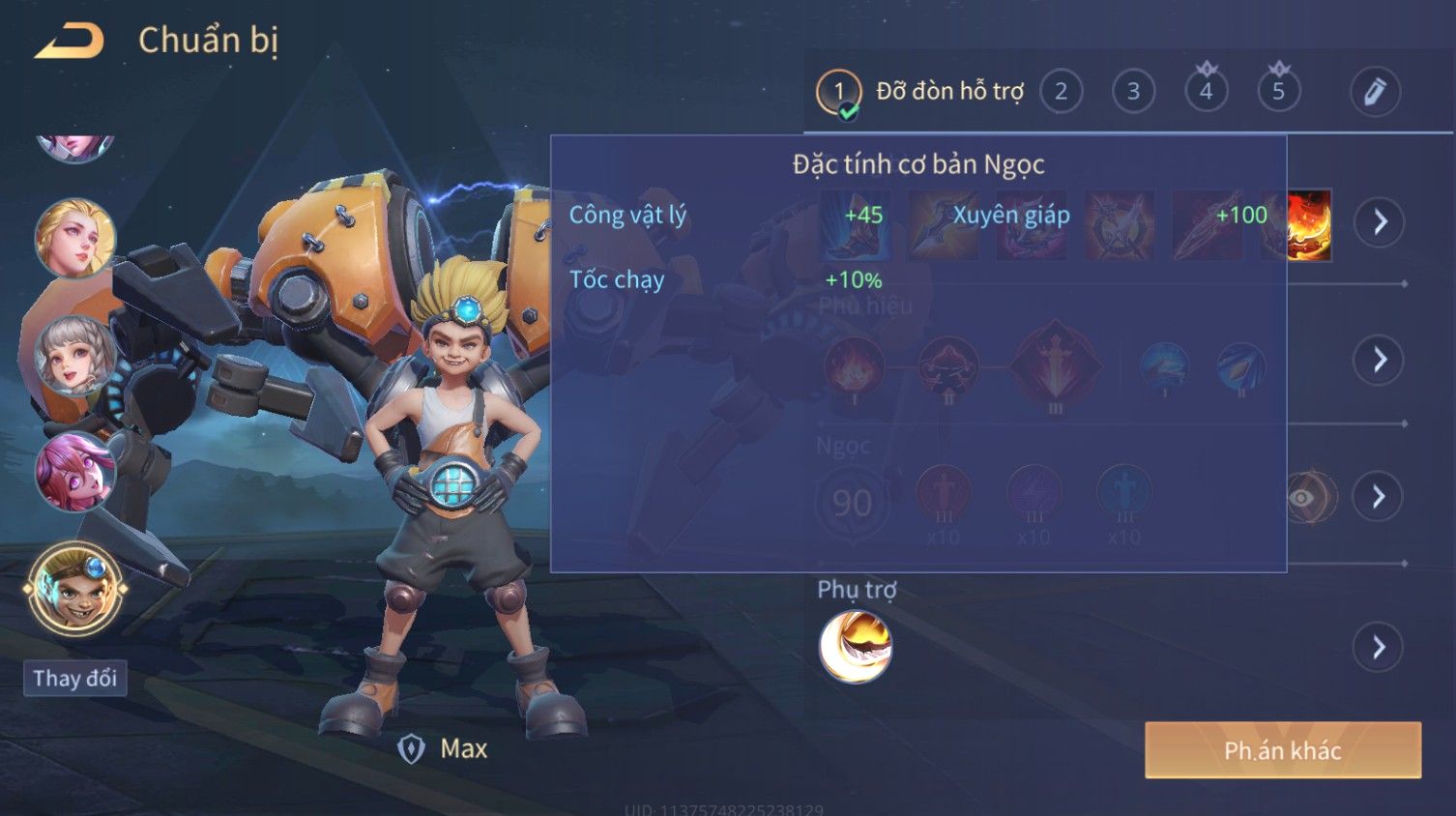Tap the fiery equipment item icon

point(1309,224)
